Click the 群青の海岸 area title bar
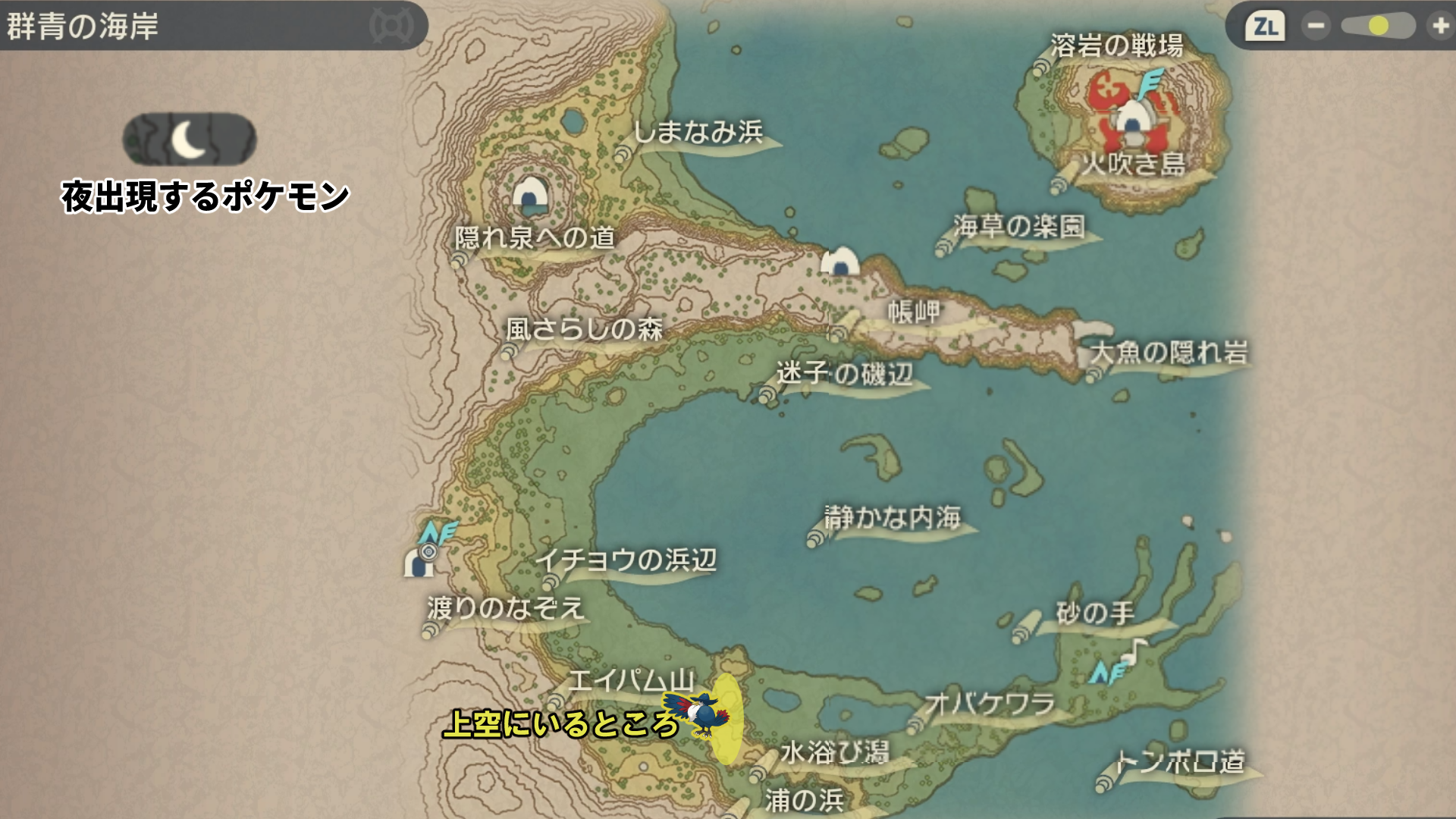This screenshot has height=819, width=1456. click(x=212, y=27)
